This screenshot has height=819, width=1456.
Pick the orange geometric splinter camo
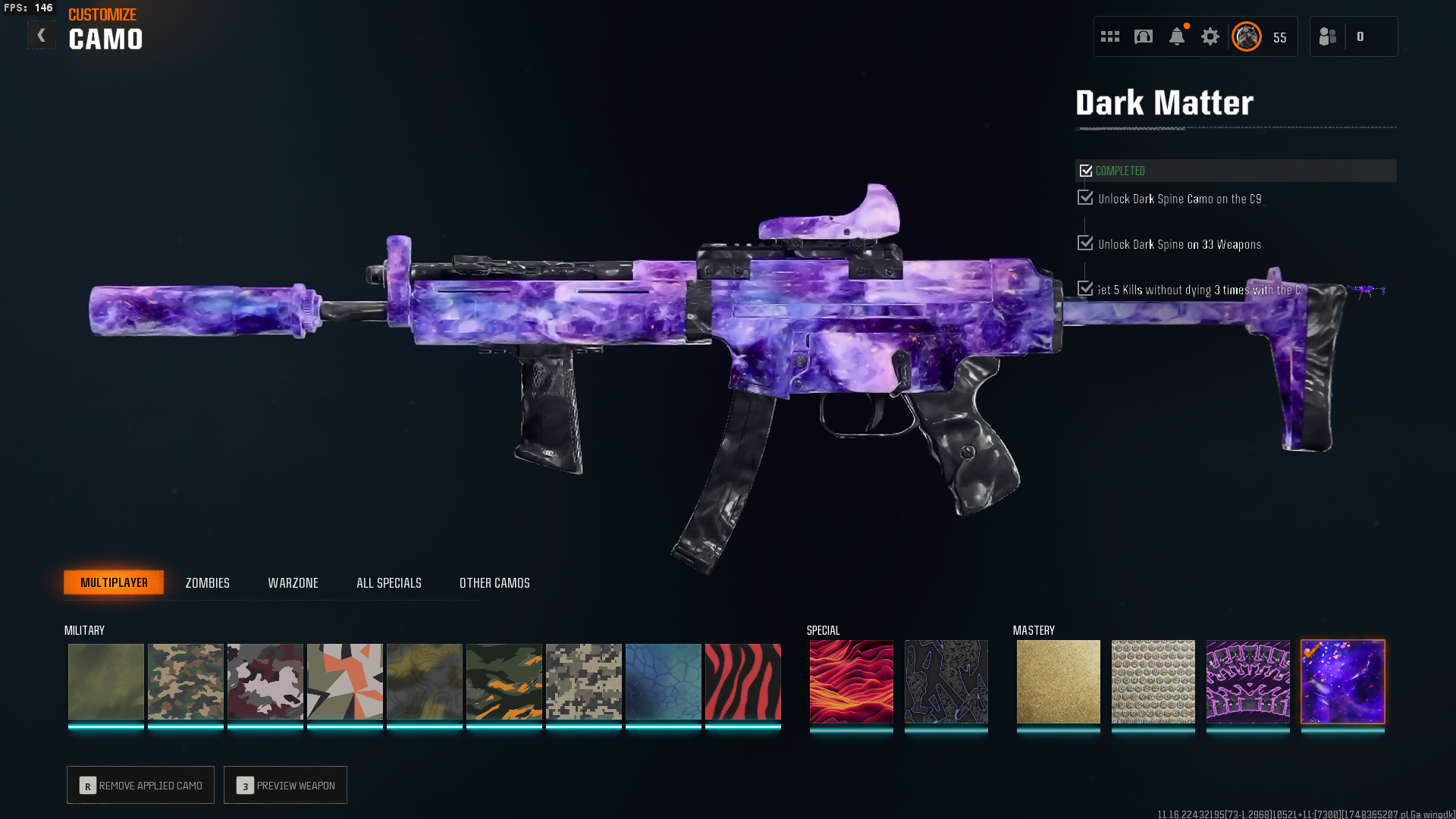pos(344,681)
